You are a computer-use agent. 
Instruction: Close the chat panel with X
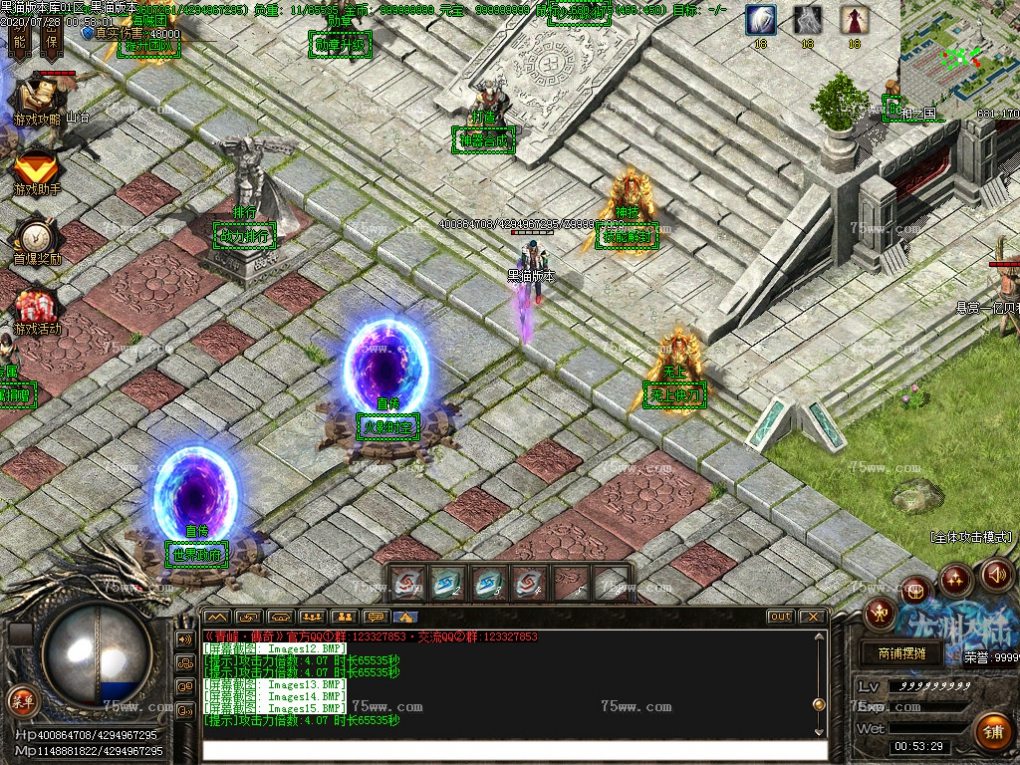pyautogui.click(x=813, y=617)
